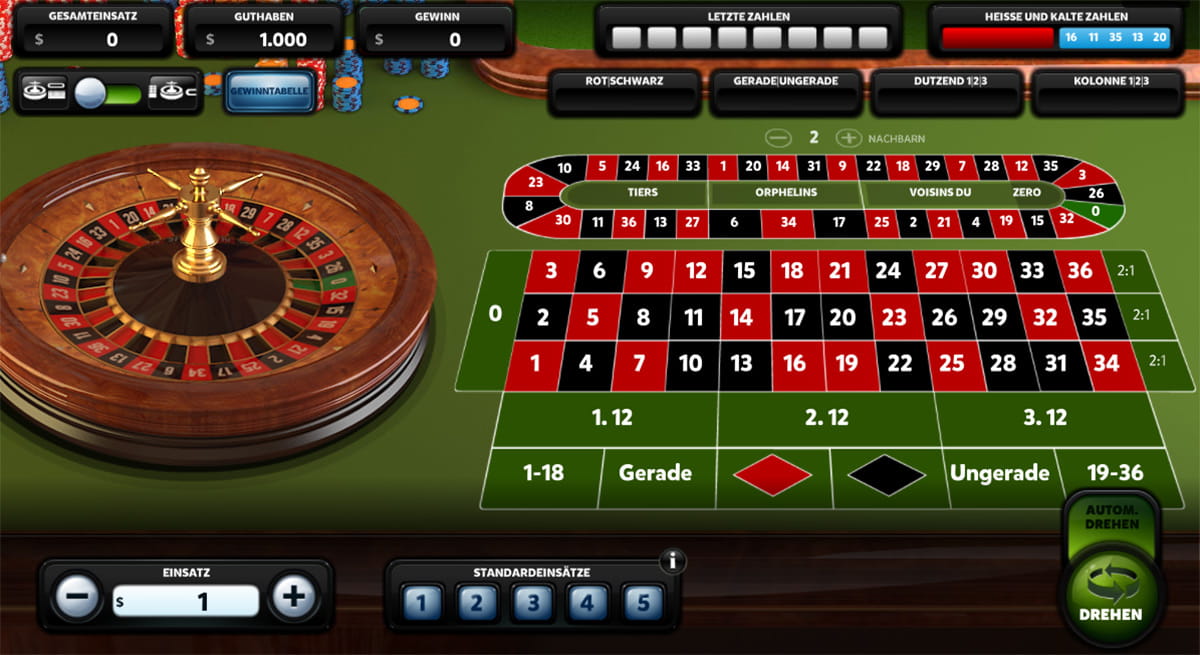Bet on Gerade (even)

654,473
